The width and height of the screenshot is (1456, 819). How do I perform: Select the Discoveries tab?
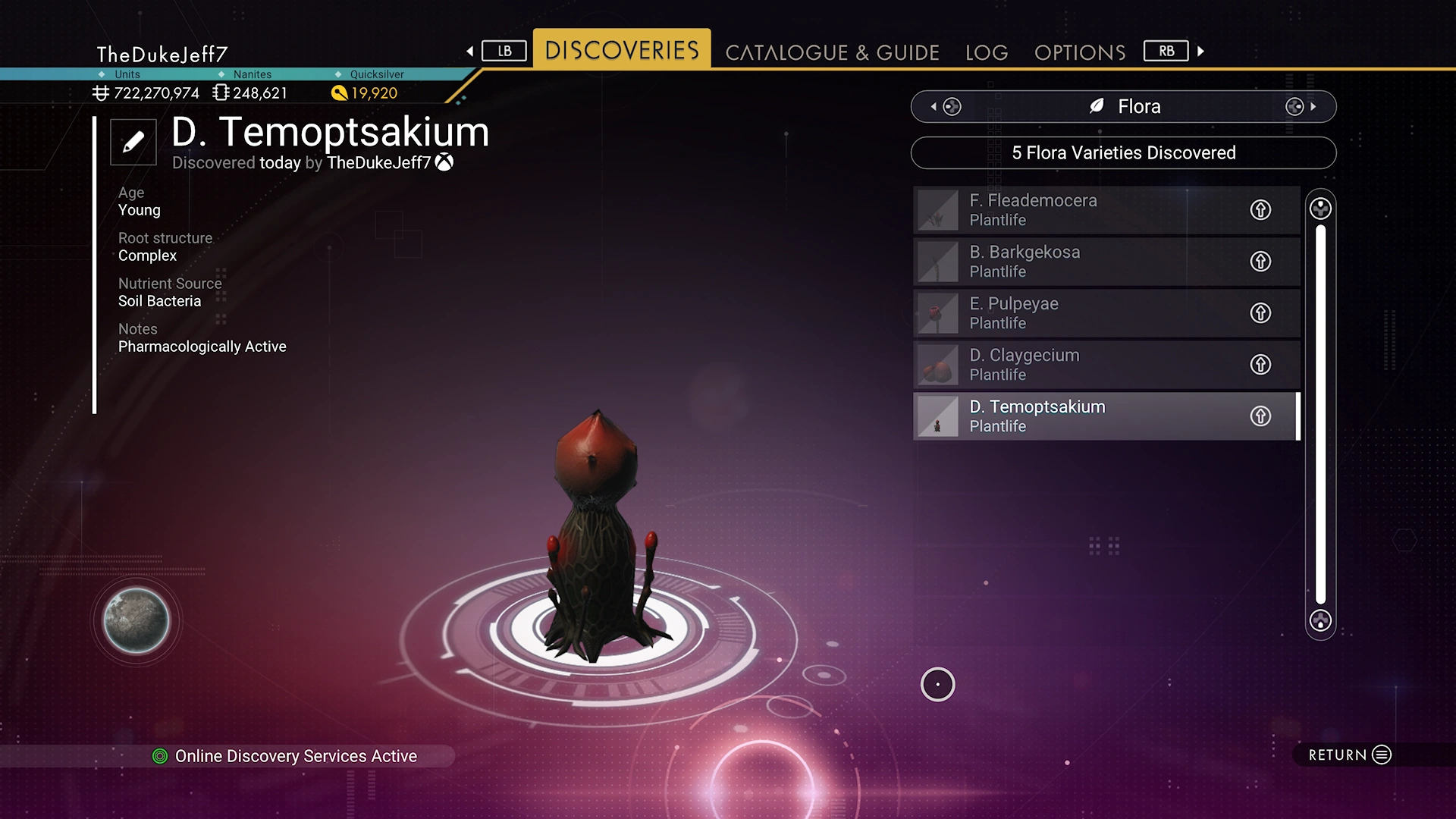[x=622, y=50]
